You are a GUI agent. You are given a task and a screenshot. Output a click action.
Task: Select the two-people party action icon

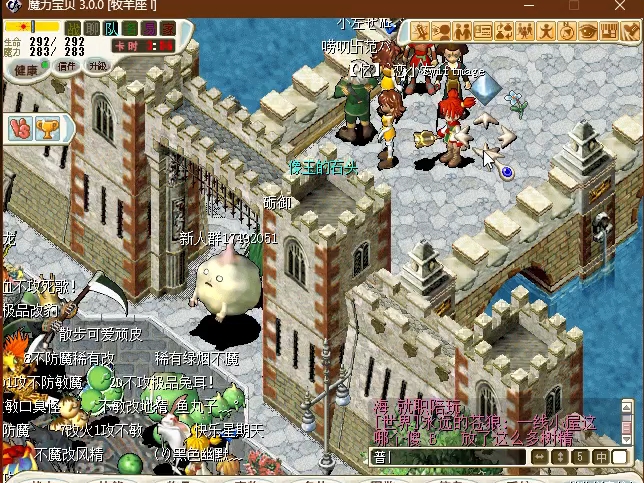[x=464, y=31]
